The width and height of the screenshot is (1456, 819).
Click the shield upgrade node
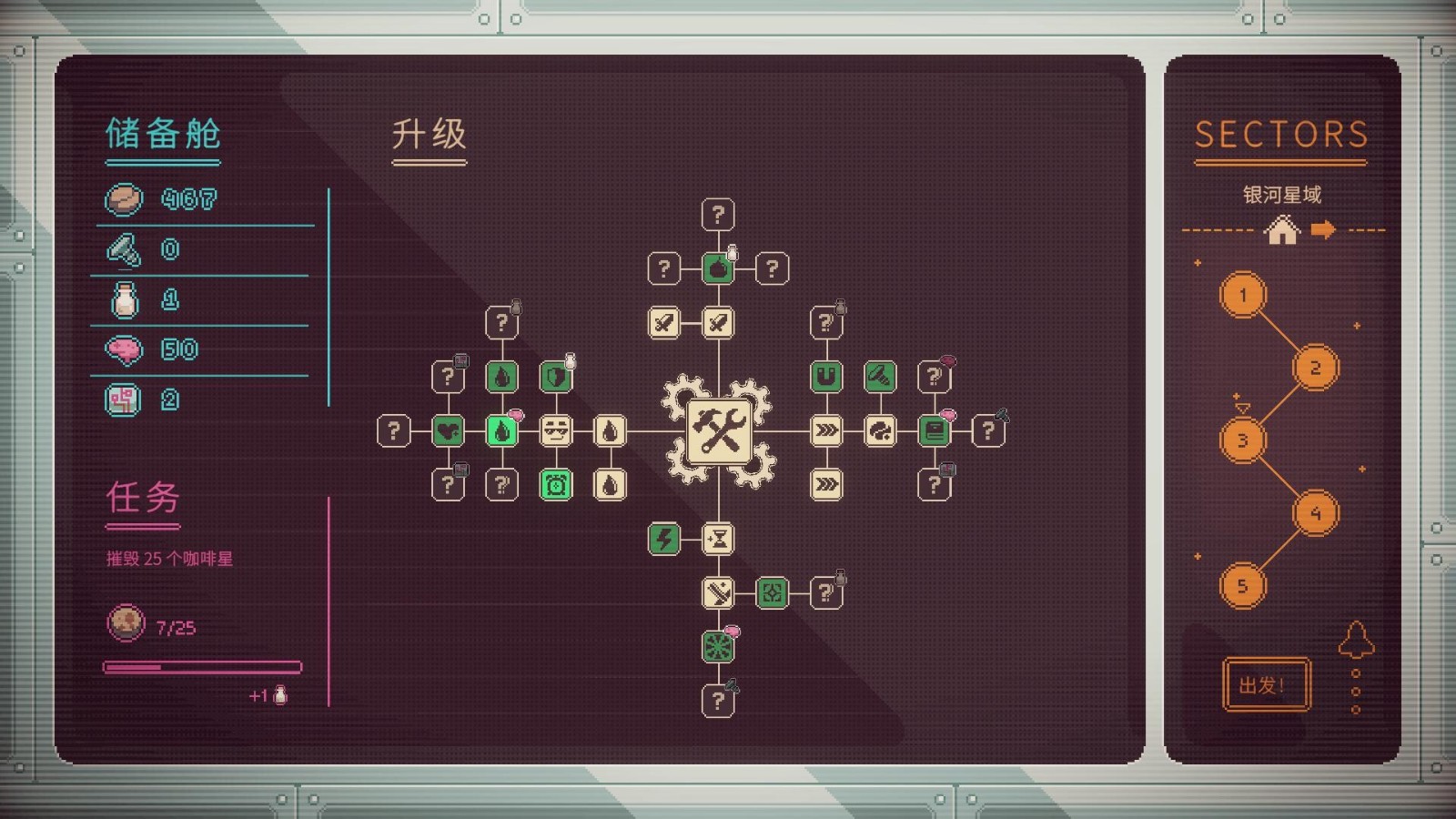556,376
